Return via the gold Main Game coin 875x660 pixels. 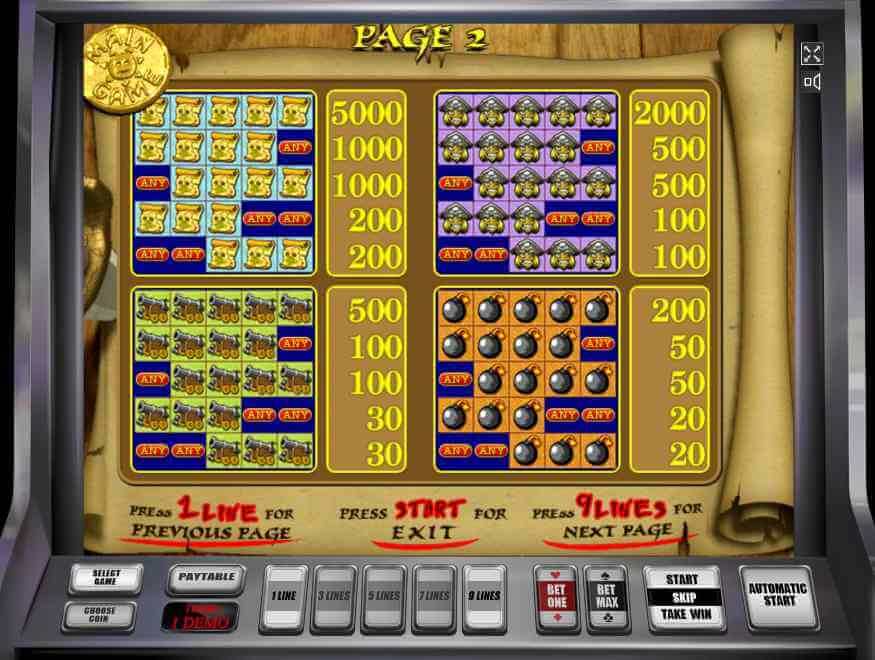click(127, 66)
